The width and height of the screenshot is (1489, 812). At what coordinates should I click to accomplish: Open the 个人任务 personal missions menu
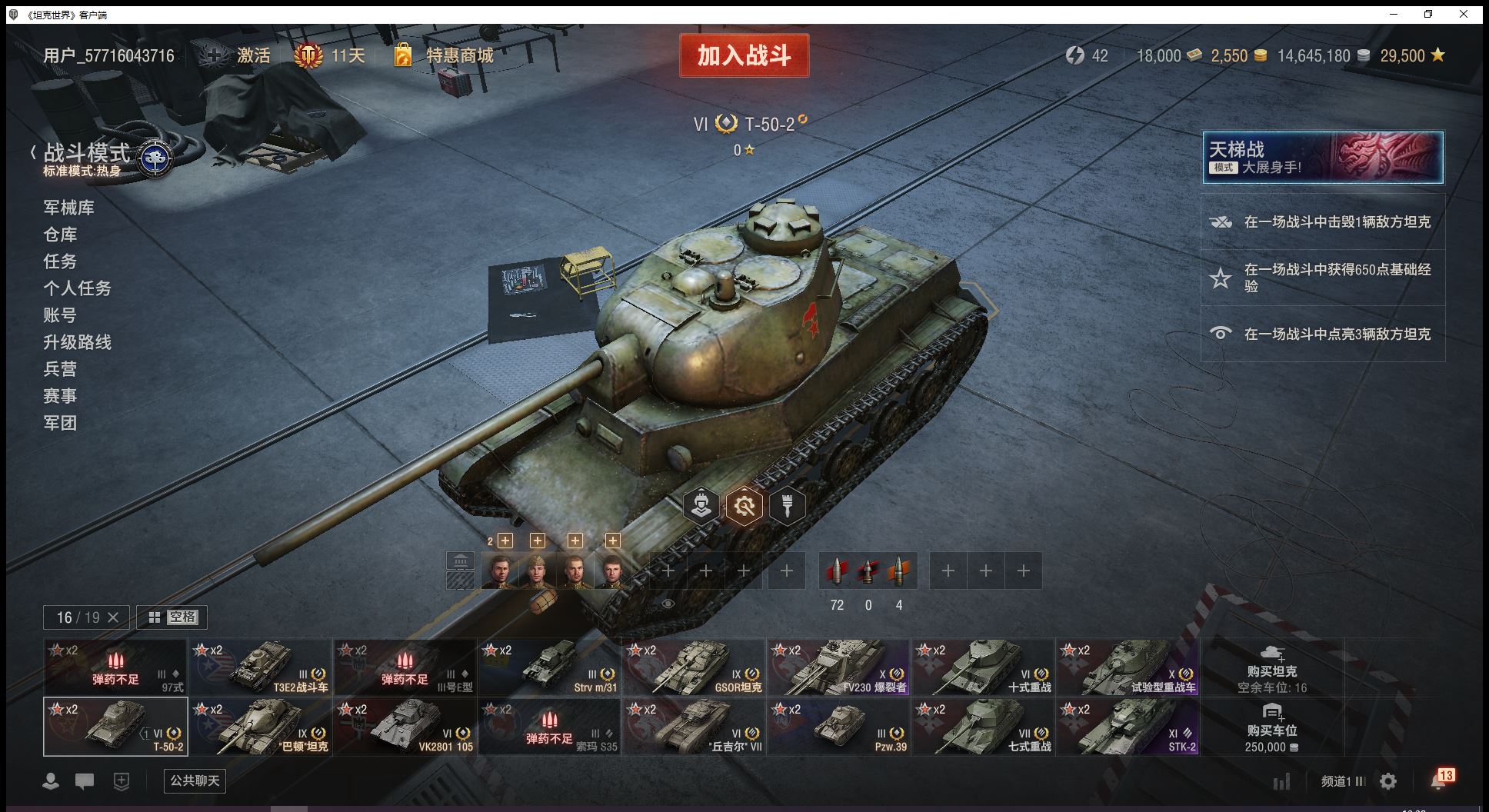(77, 288)
